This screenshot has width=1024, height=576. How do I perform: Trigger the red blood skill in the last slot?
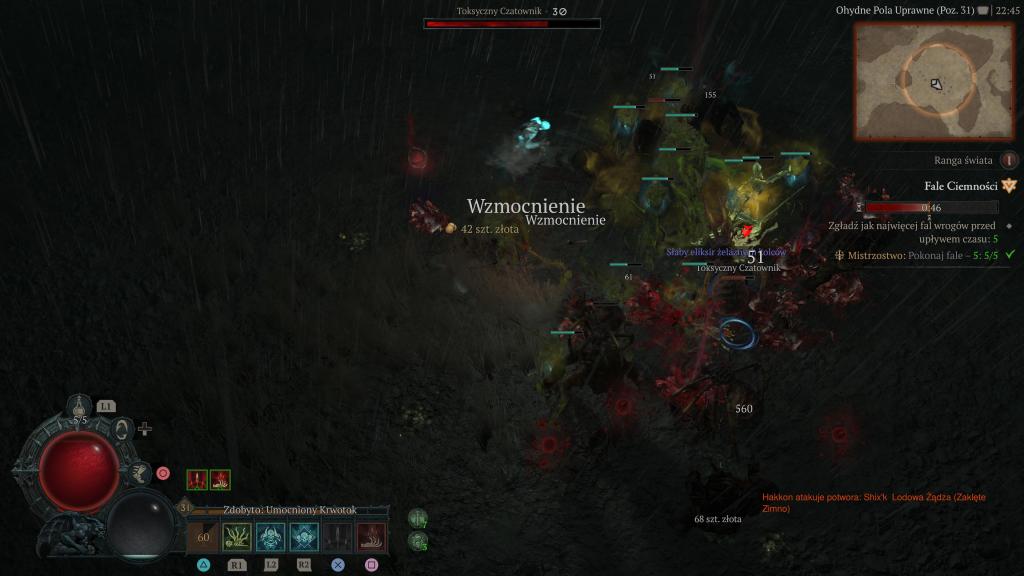coord(371,537)
